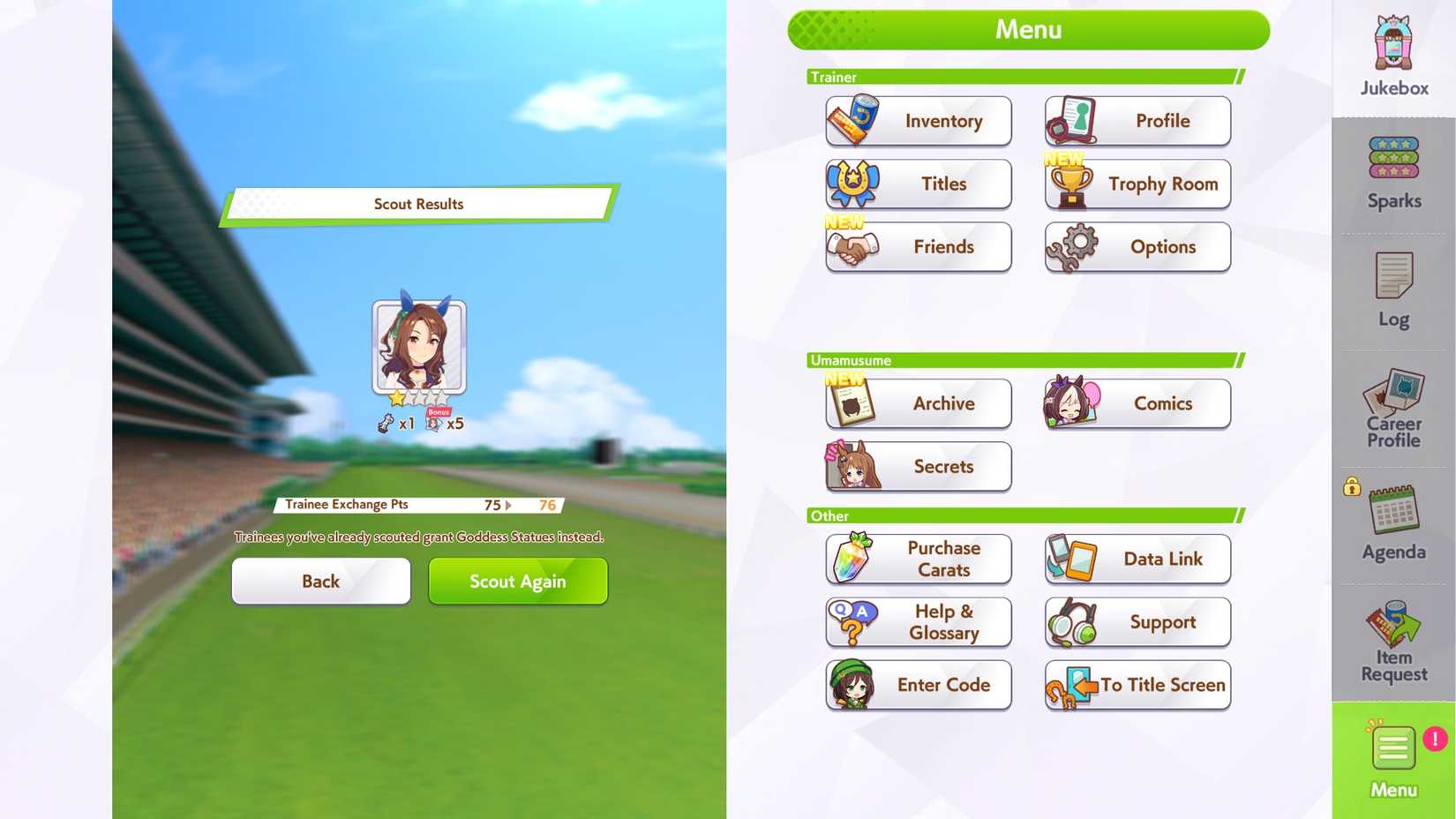Image resolution: width=1456 pixels, height=819 pixels.
Task: Return to Title Screen
Action: (x=1137, y=685)
